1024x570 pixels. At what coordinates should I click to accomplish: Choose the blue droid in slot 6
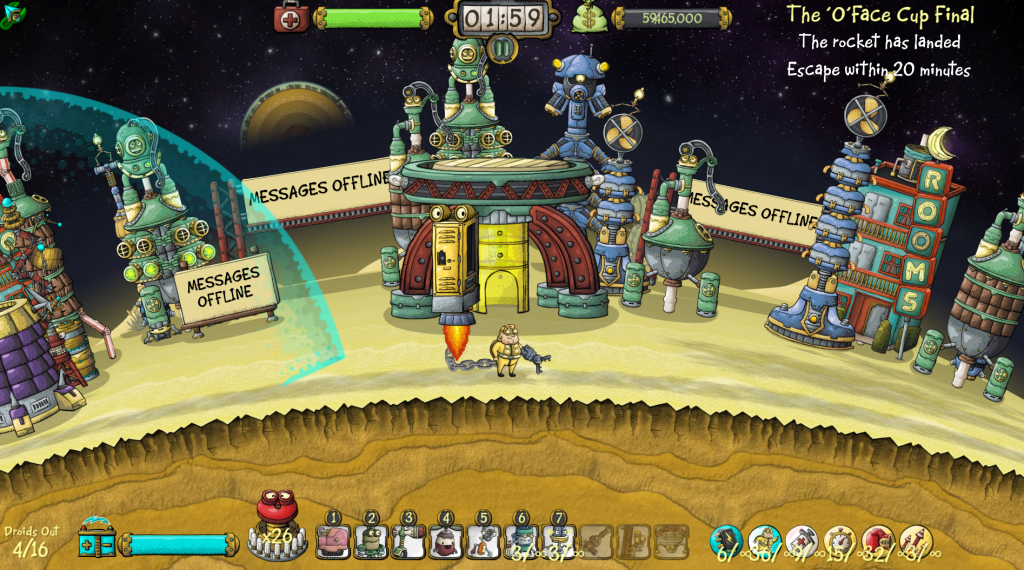click(521, 540)
